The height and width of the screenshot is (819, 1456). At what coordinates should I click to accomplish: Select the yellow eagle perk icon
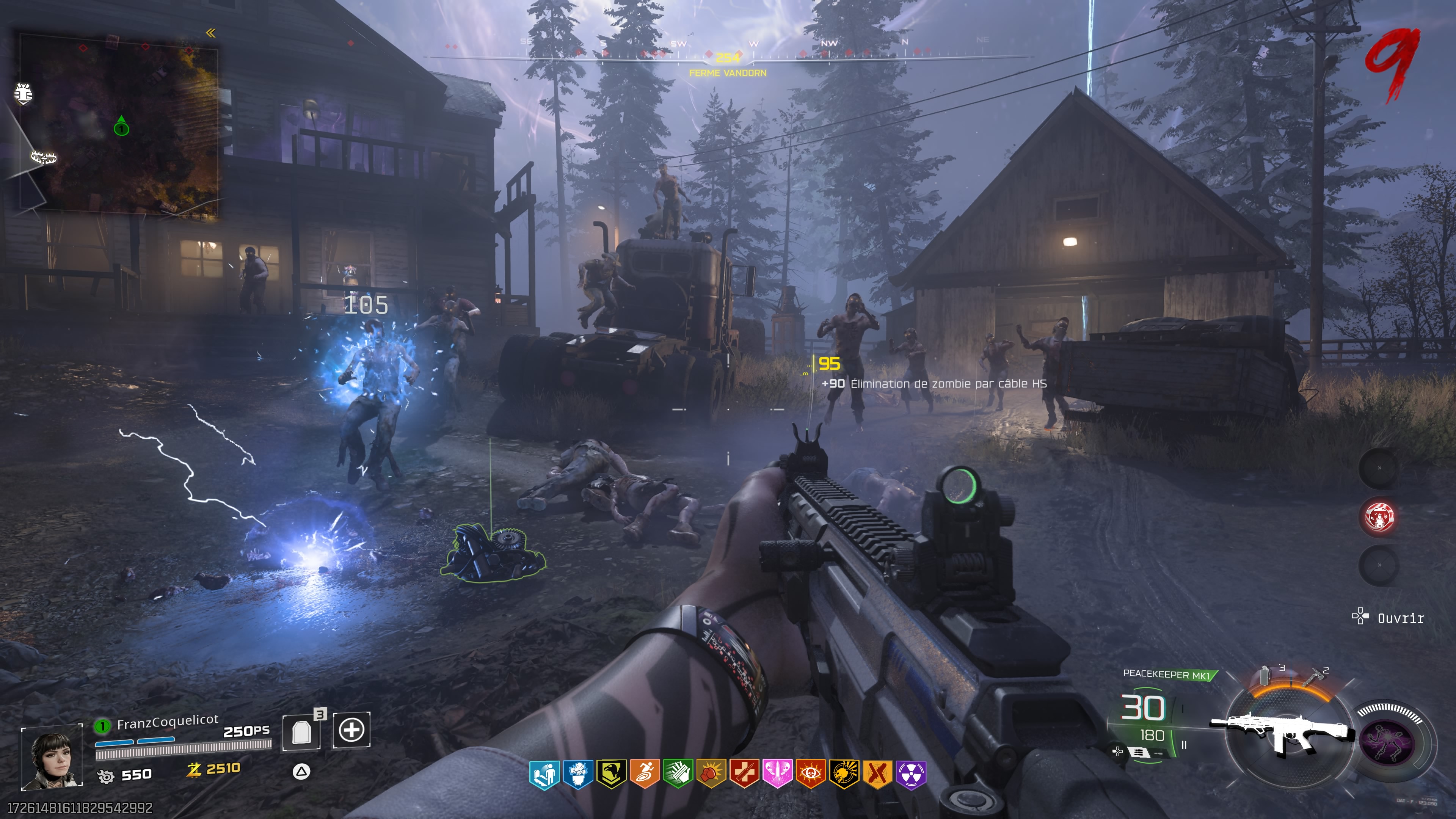[611, 774]
